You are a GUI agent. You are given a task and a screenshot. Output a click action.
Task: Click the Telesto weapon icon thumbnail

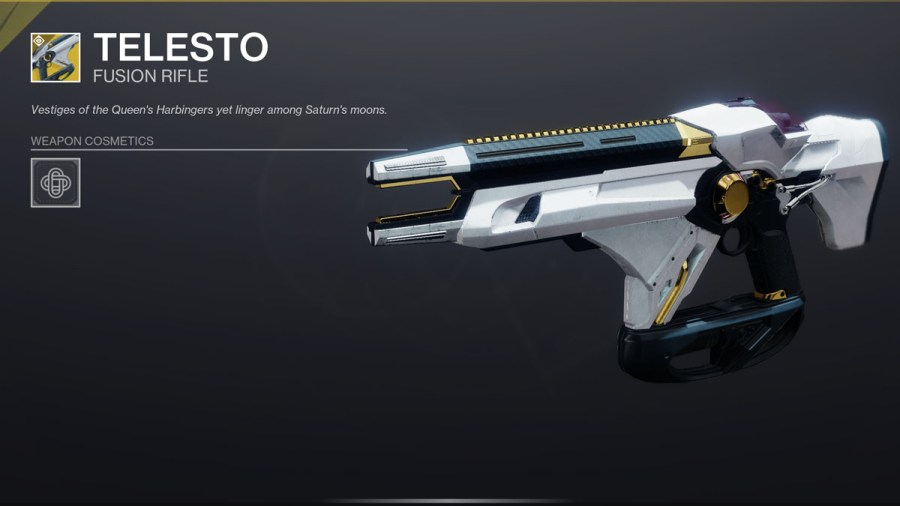click(x=56, y=58)
